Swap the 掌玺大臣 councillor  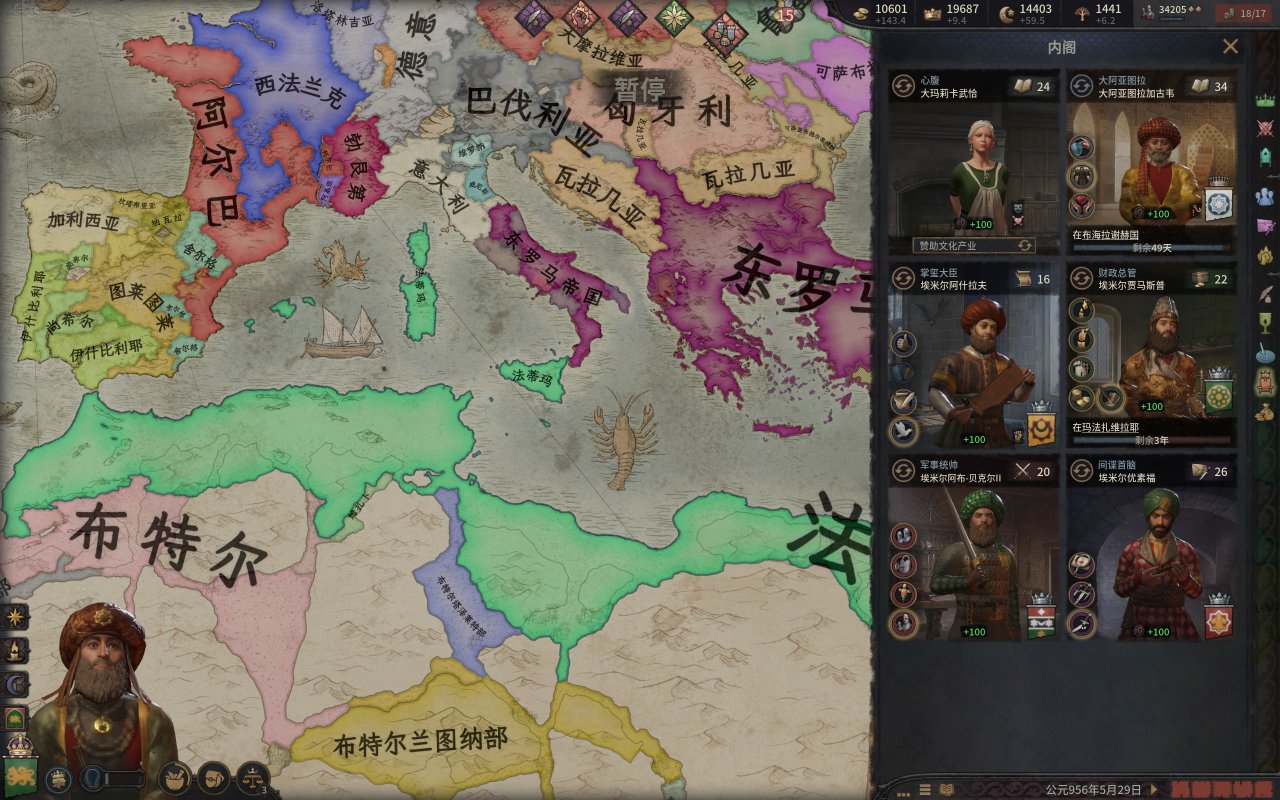[x=903, y=278]
